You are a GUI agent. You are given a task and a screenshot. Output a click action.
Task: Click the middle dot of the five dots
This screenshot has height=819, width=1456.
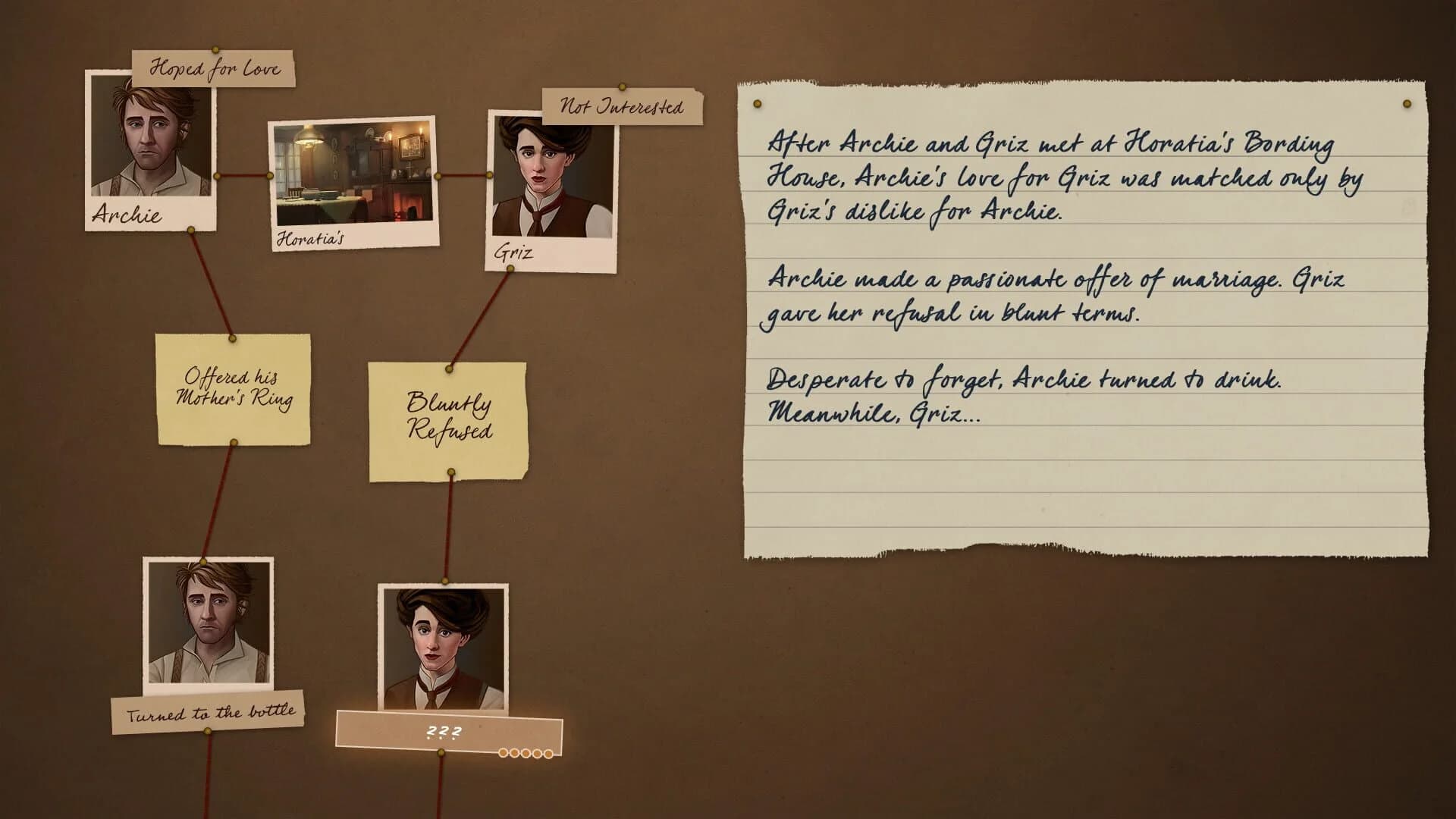coord(526,752)
